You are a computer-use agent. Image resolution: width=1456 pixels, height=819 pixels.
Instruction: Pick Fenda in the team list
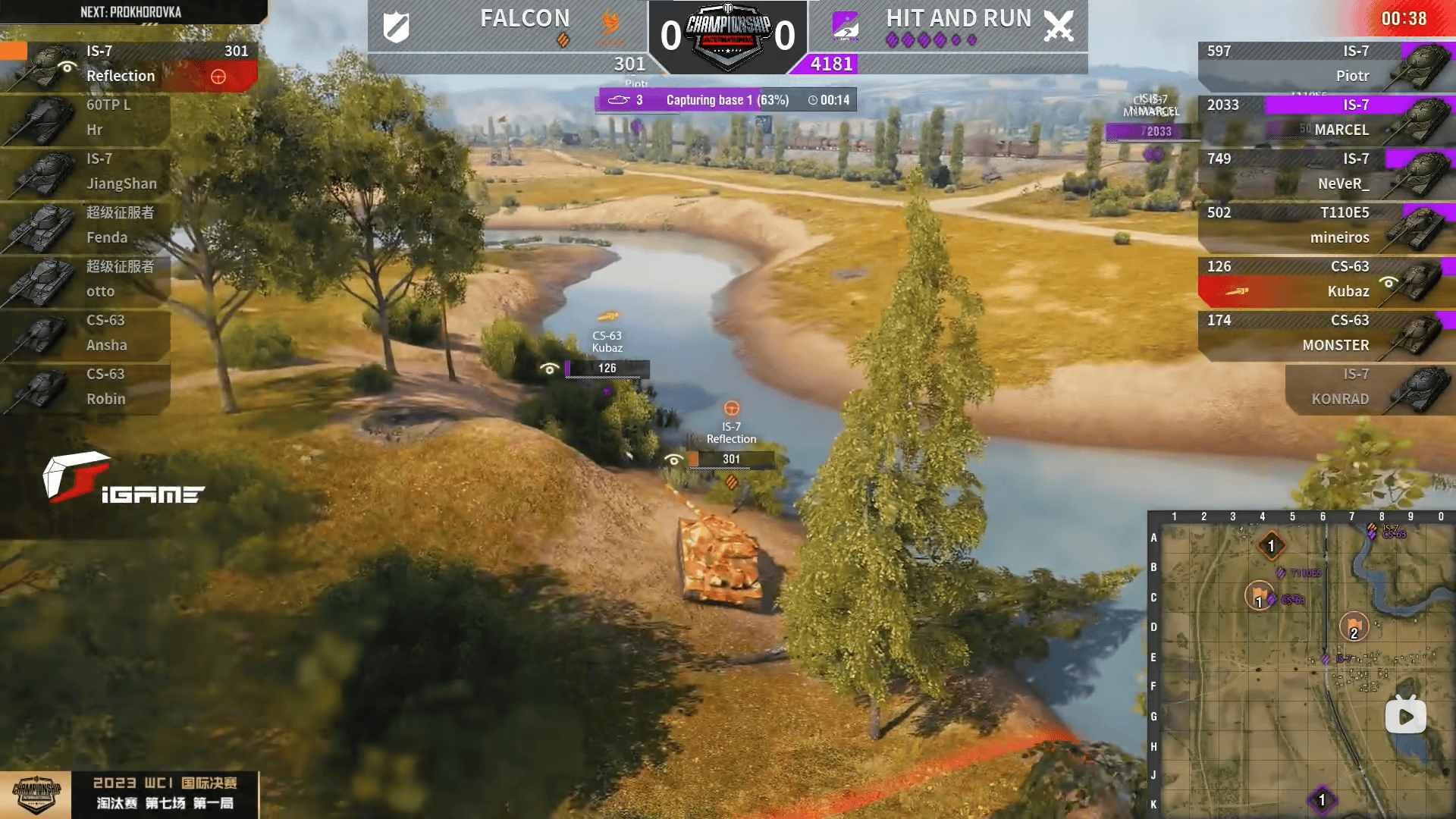87,225
